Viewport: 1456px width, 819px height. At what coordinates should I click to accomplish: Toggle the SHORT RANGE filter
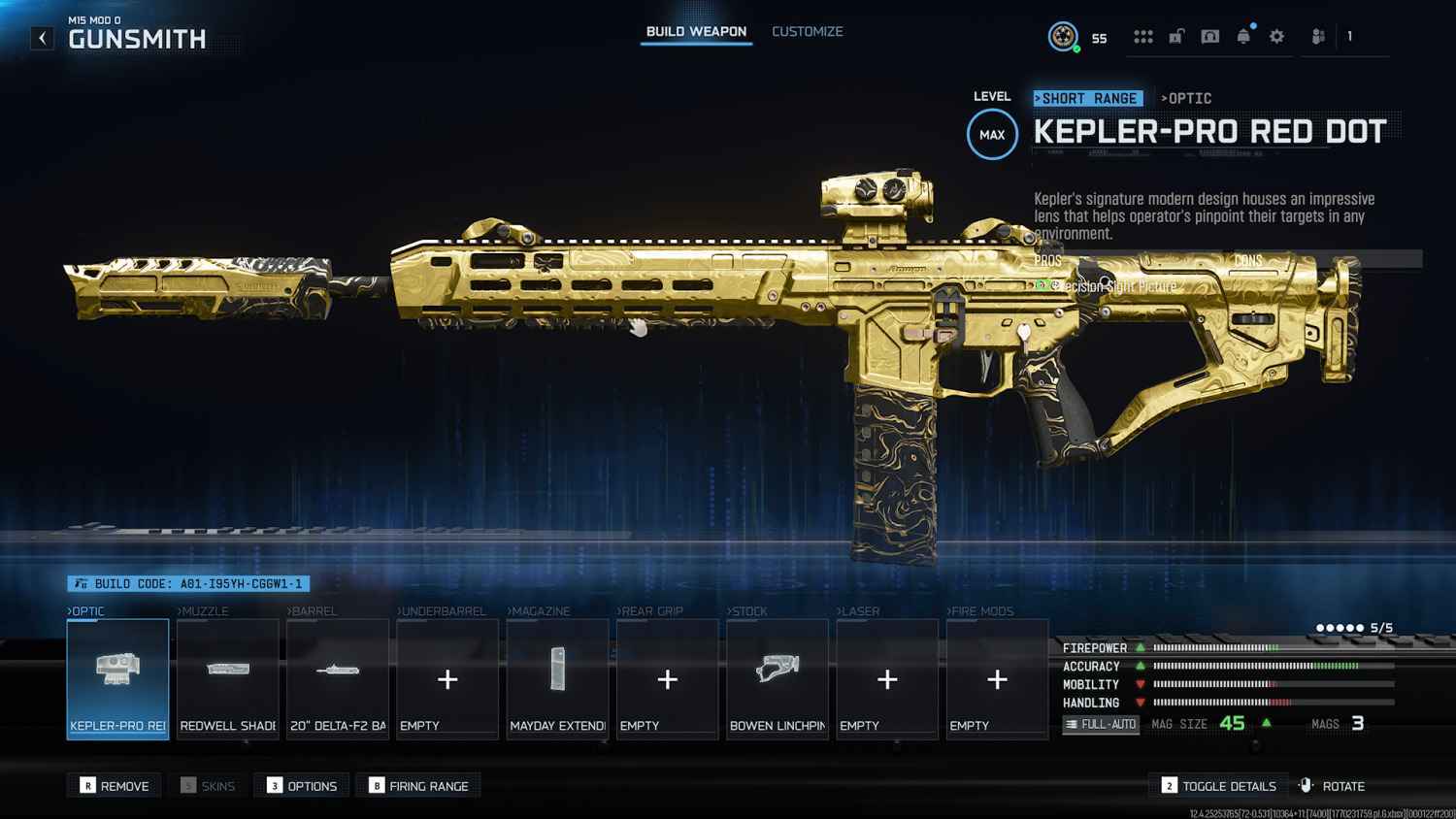(x=1087, y=98)
